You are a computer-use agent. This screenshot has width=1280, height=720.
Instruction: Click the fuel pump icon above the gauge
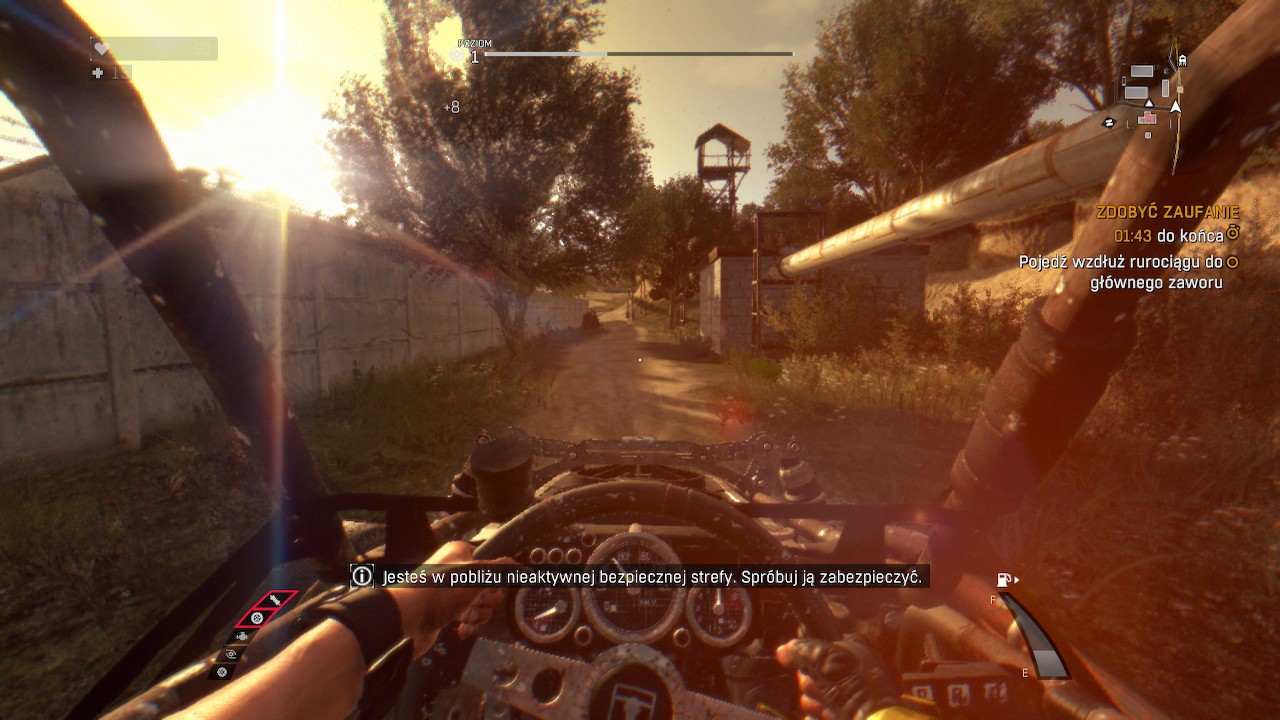click(1003, 577)
